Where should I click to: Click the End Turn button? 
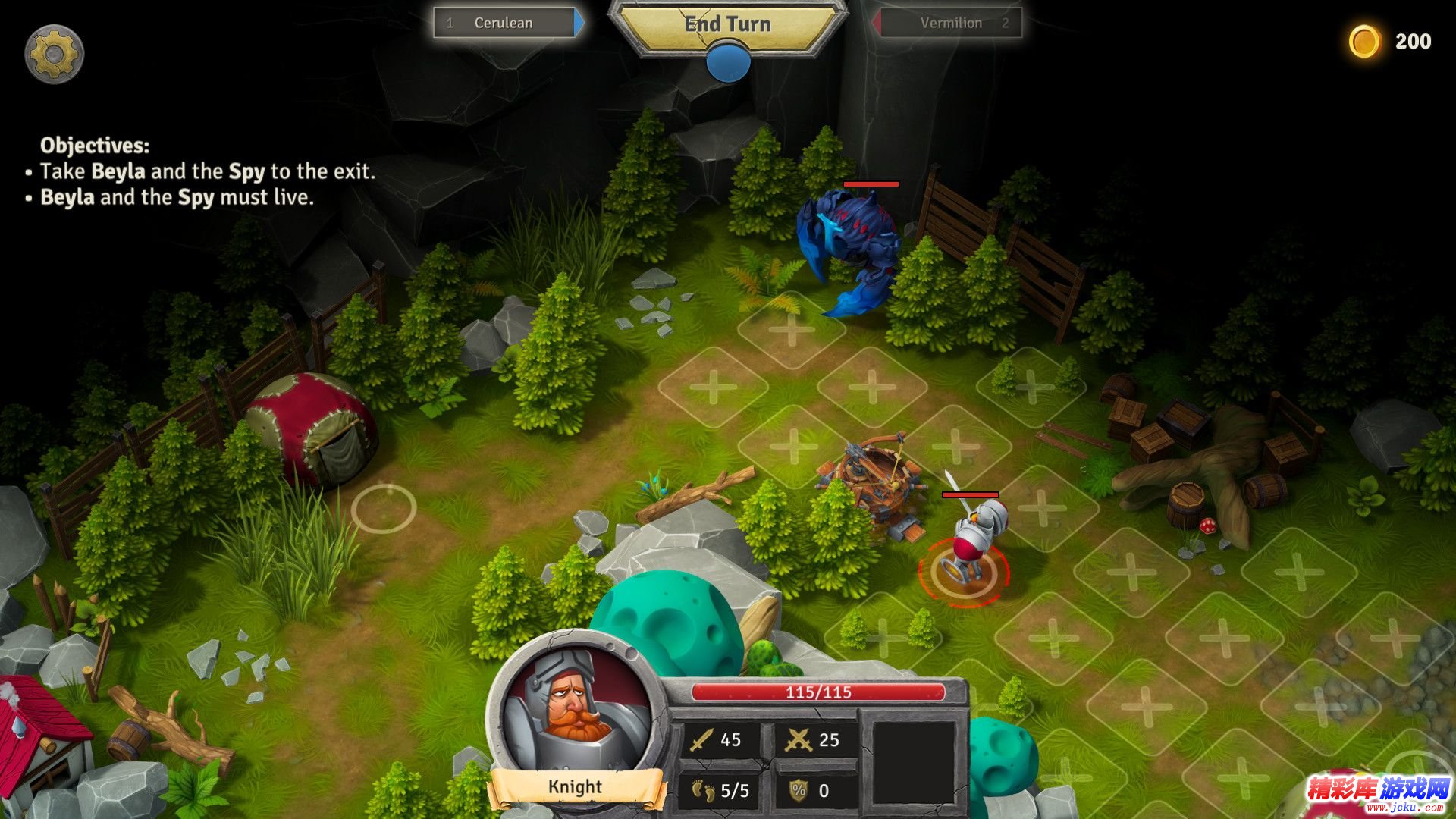point(727,25)
